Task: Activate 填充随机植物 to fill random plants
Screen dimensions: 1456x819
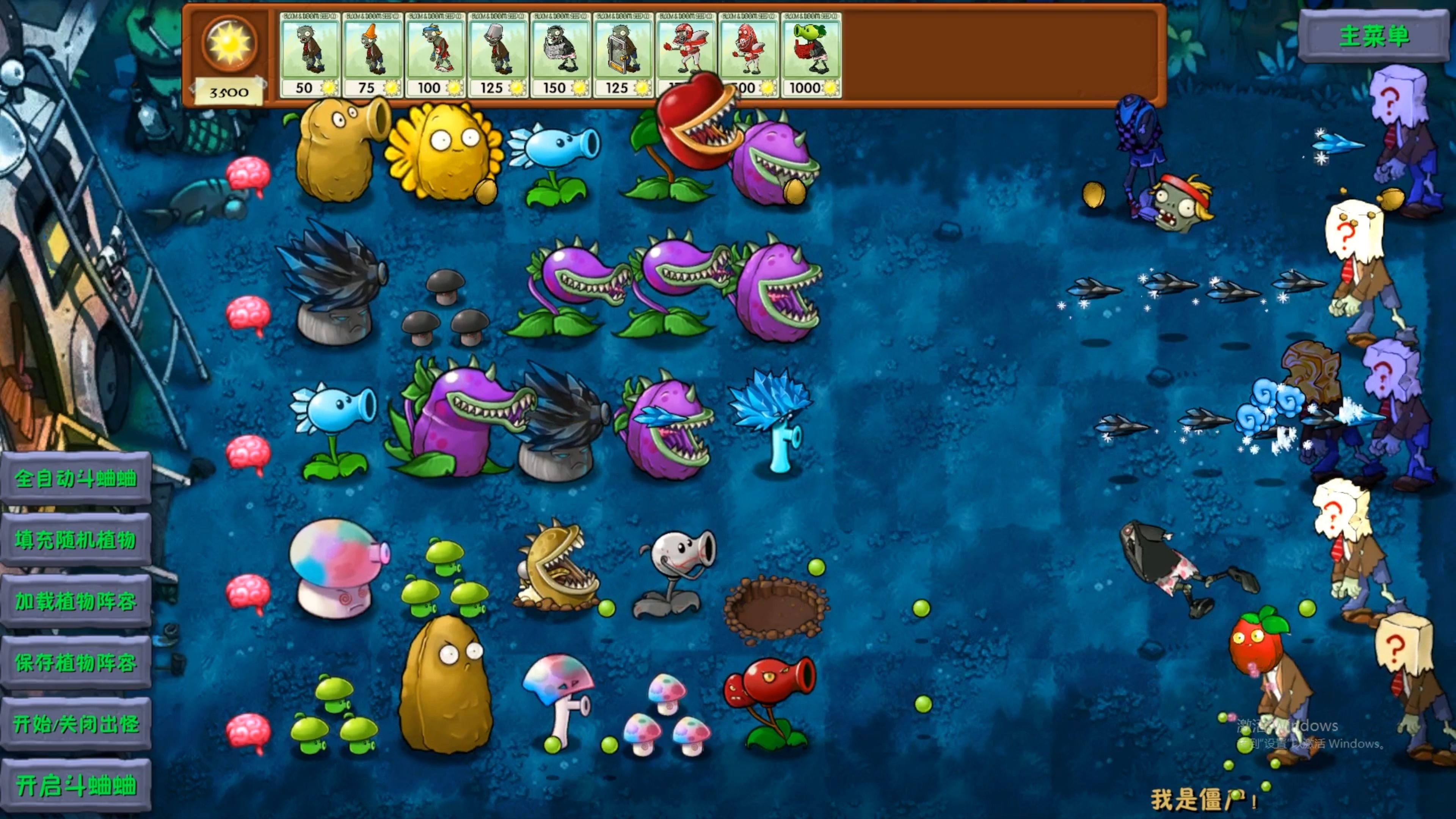Action: click(76, 540)
